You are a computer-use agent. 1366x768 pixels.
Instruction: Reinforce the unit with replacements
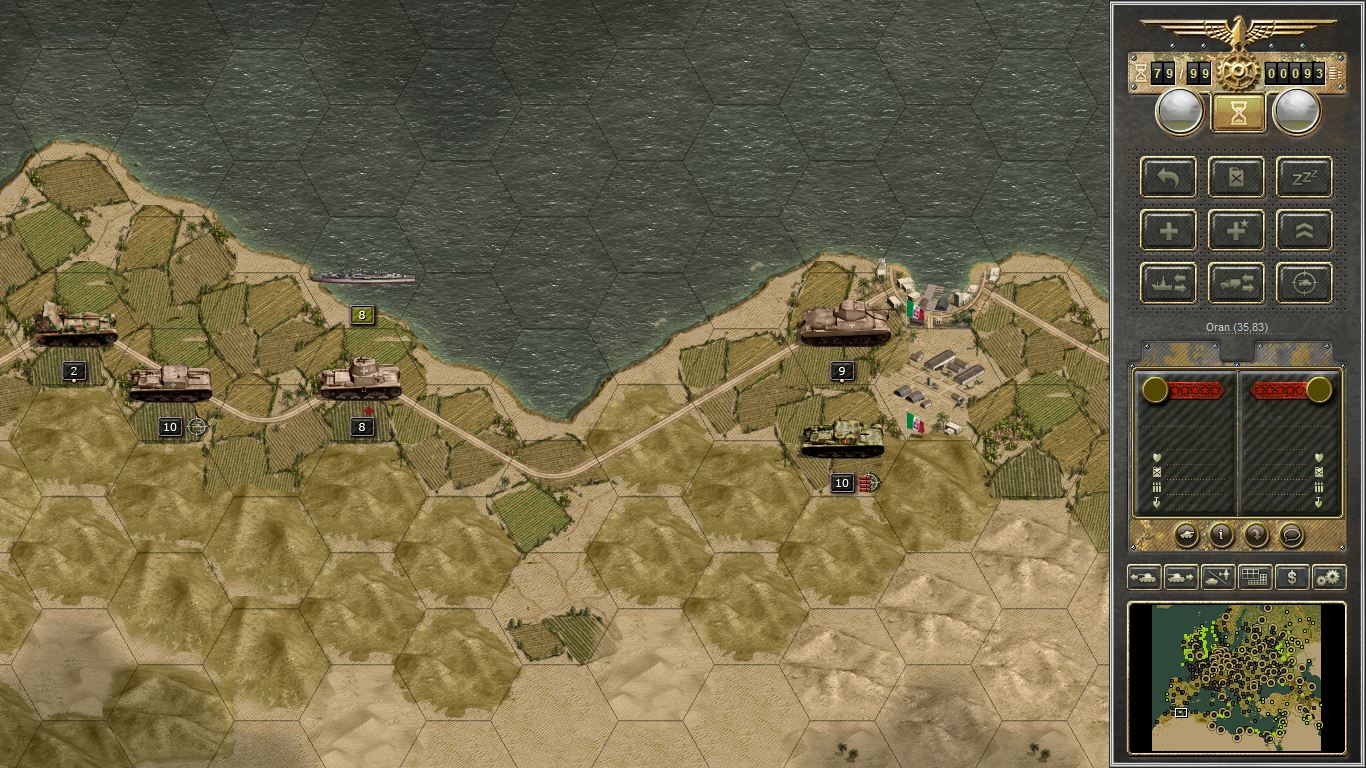tap(1167, 230)
